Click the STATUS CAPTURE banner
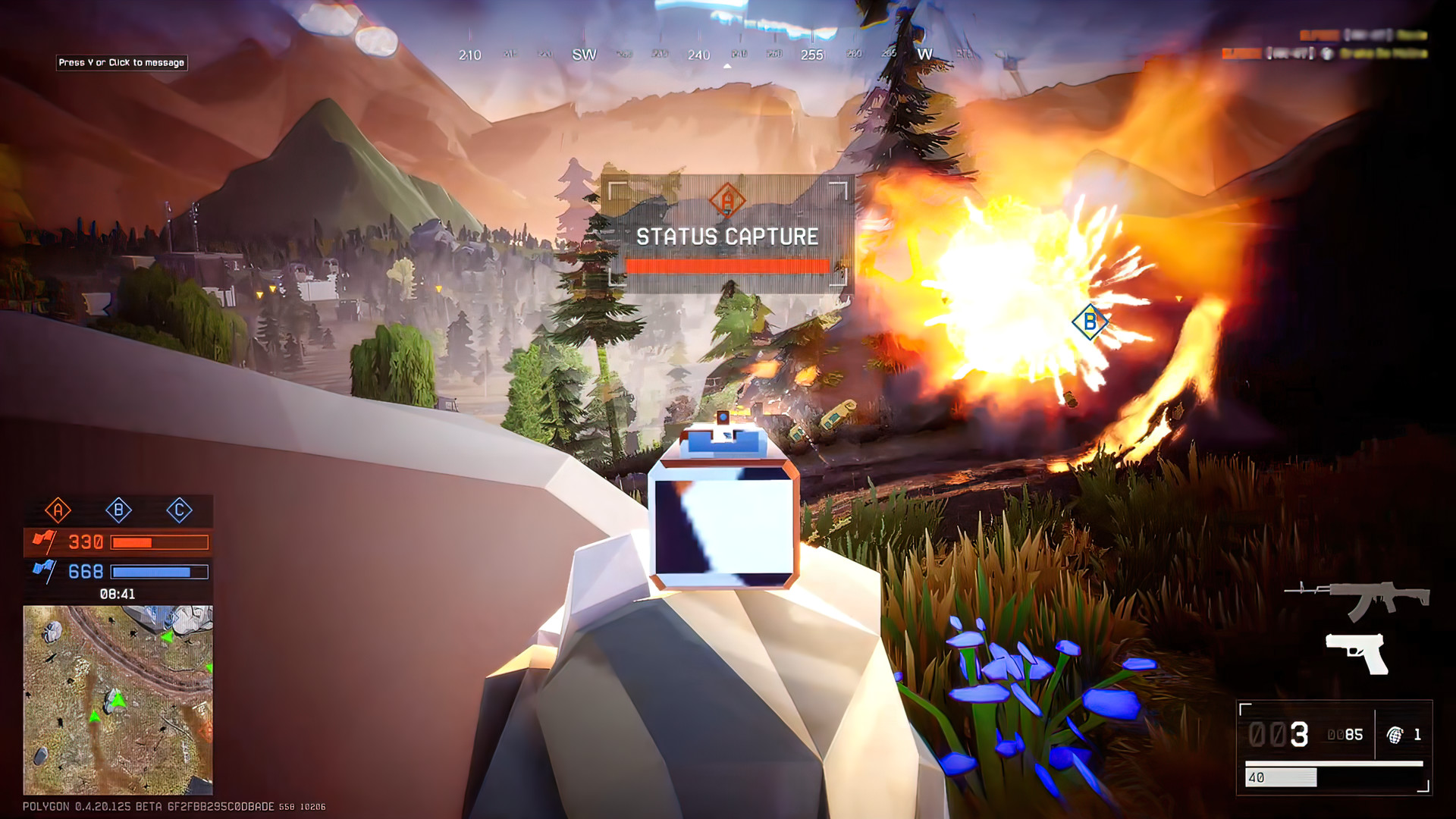This screenshot has height=819, width=1456. click(x=727, y=236)
